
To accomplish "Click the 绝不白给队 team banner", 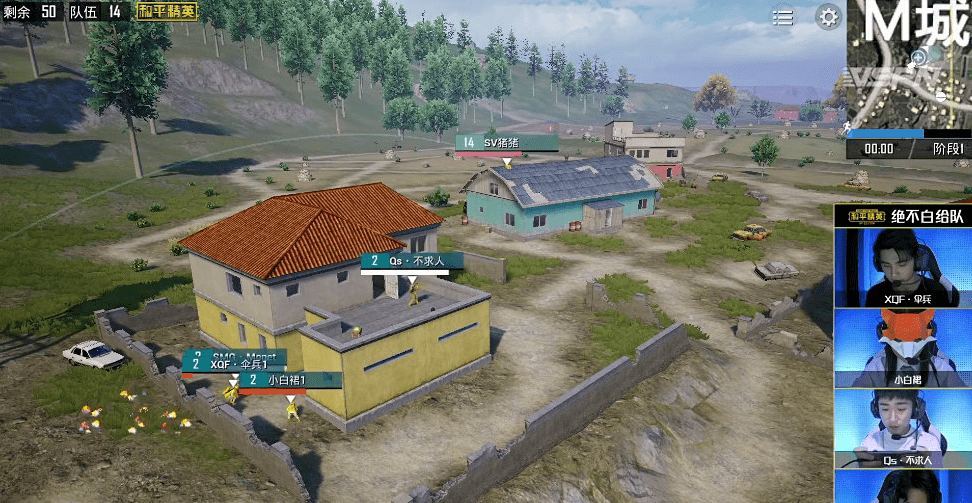I will [903, 214].
